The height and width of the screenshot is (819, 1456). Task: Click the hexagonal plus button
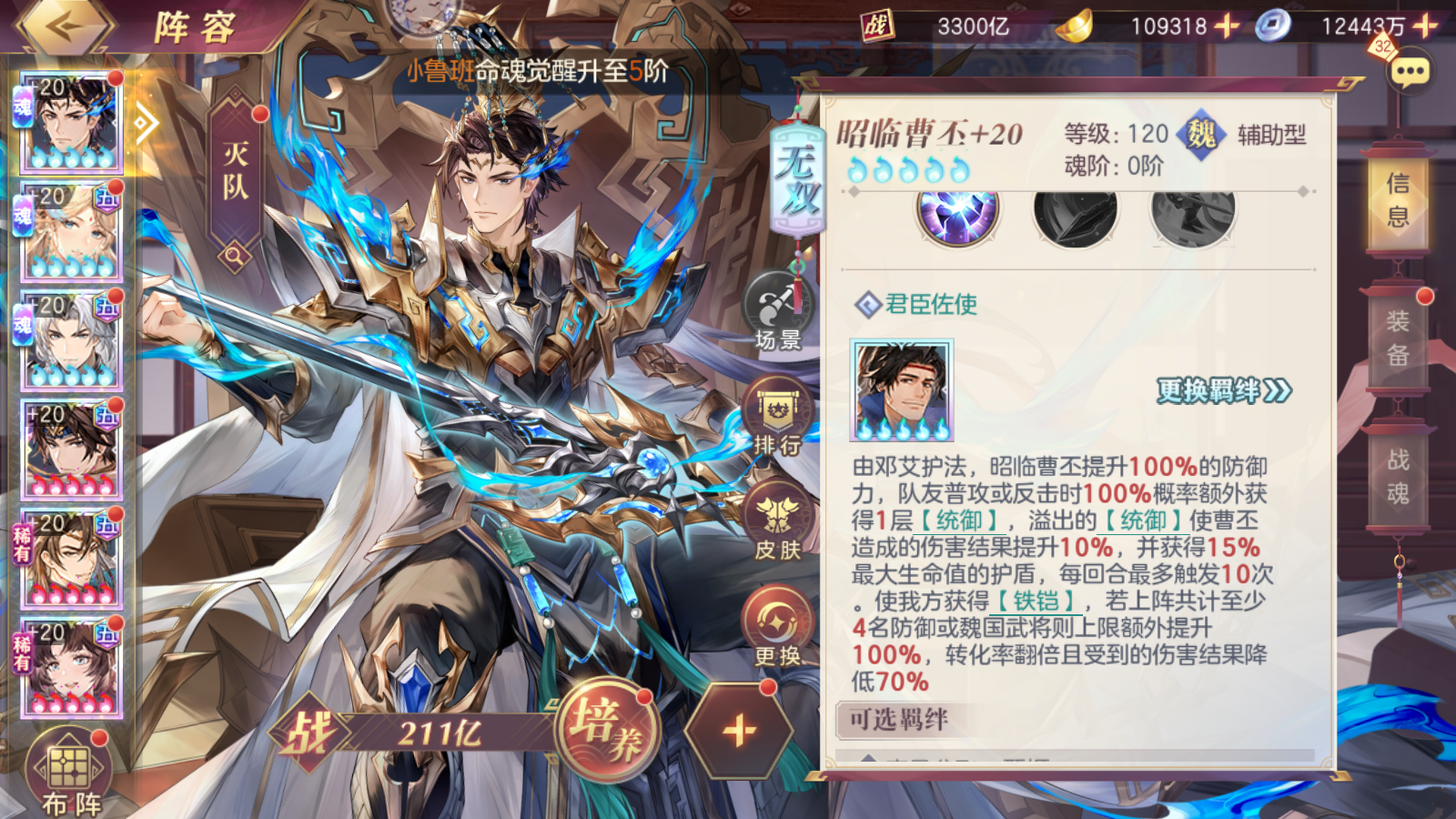(x=738, y=730)
